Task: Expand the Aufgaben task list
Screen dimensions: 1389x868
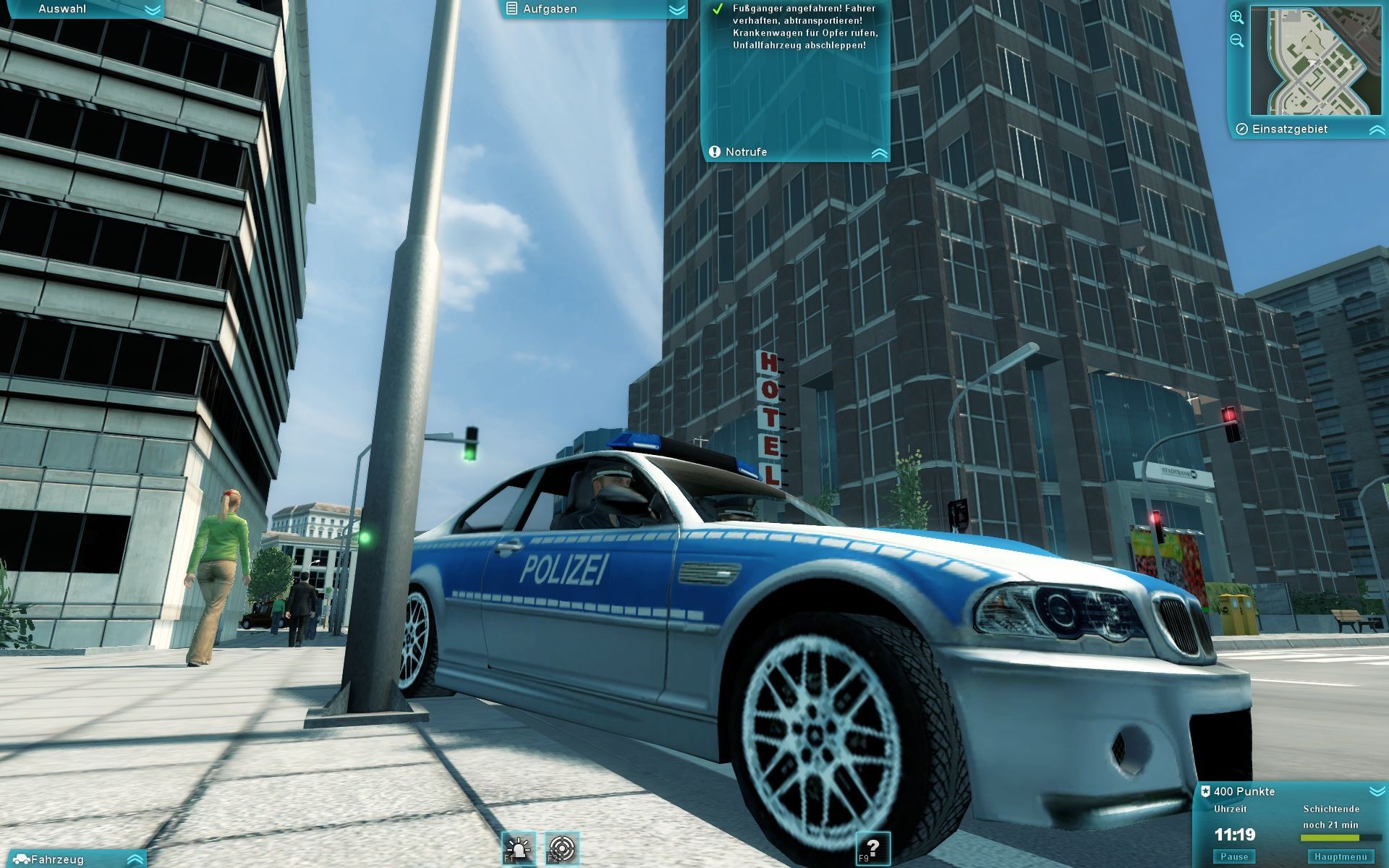Action: tap(676, 9)
